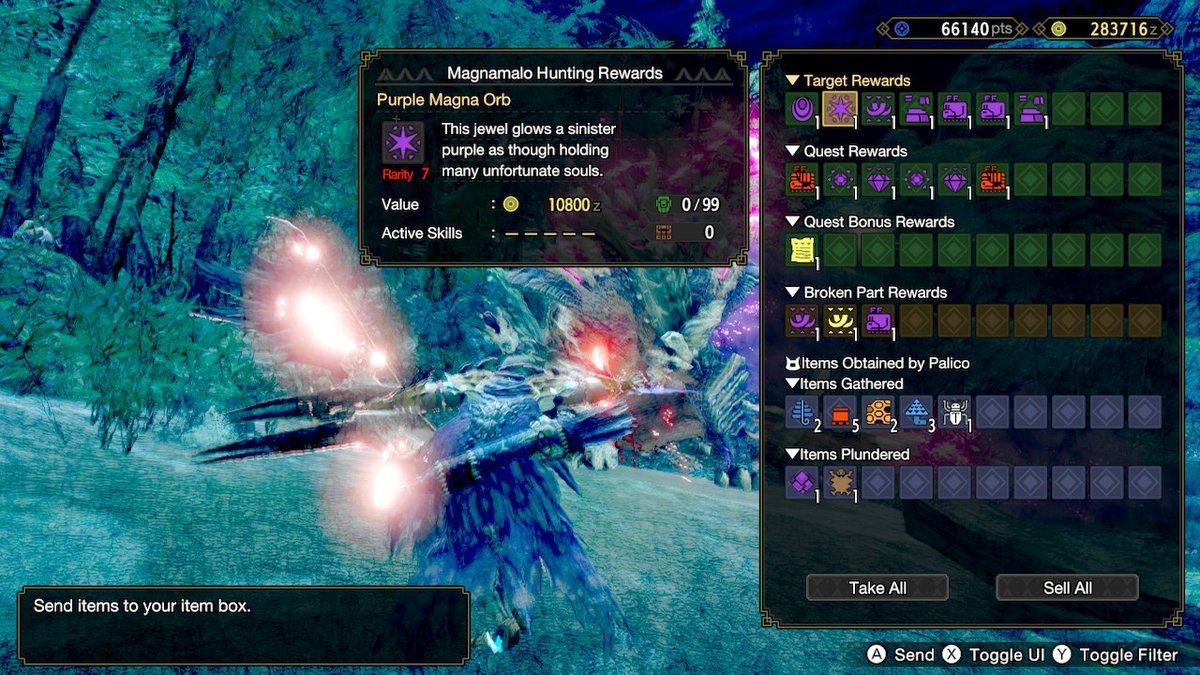Choose the orange honeycomb item
This screenshot has width=1200, height=675.
tap(877, 411)
